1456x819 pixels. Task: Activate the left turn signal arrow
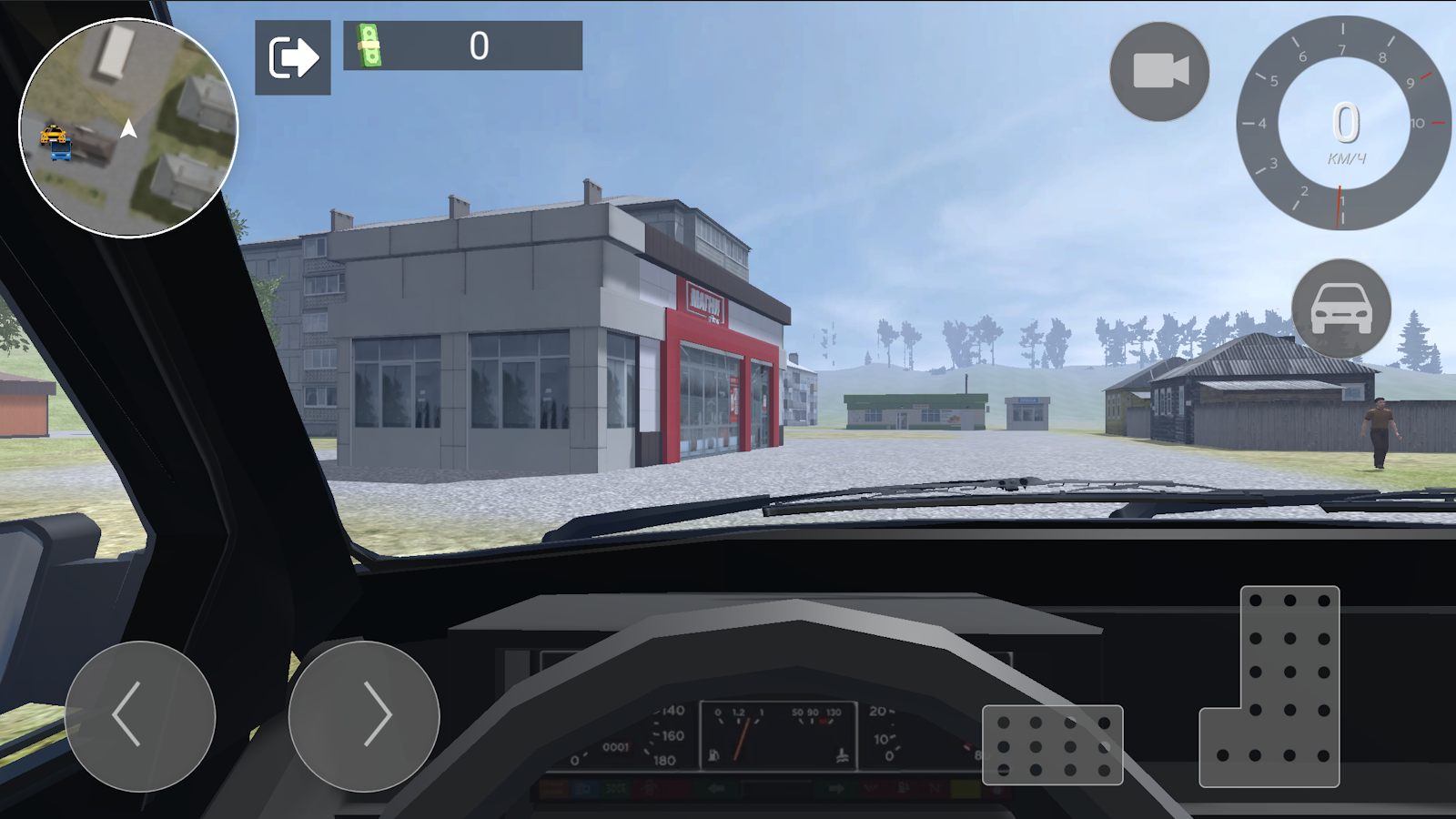tap(718, 788)
